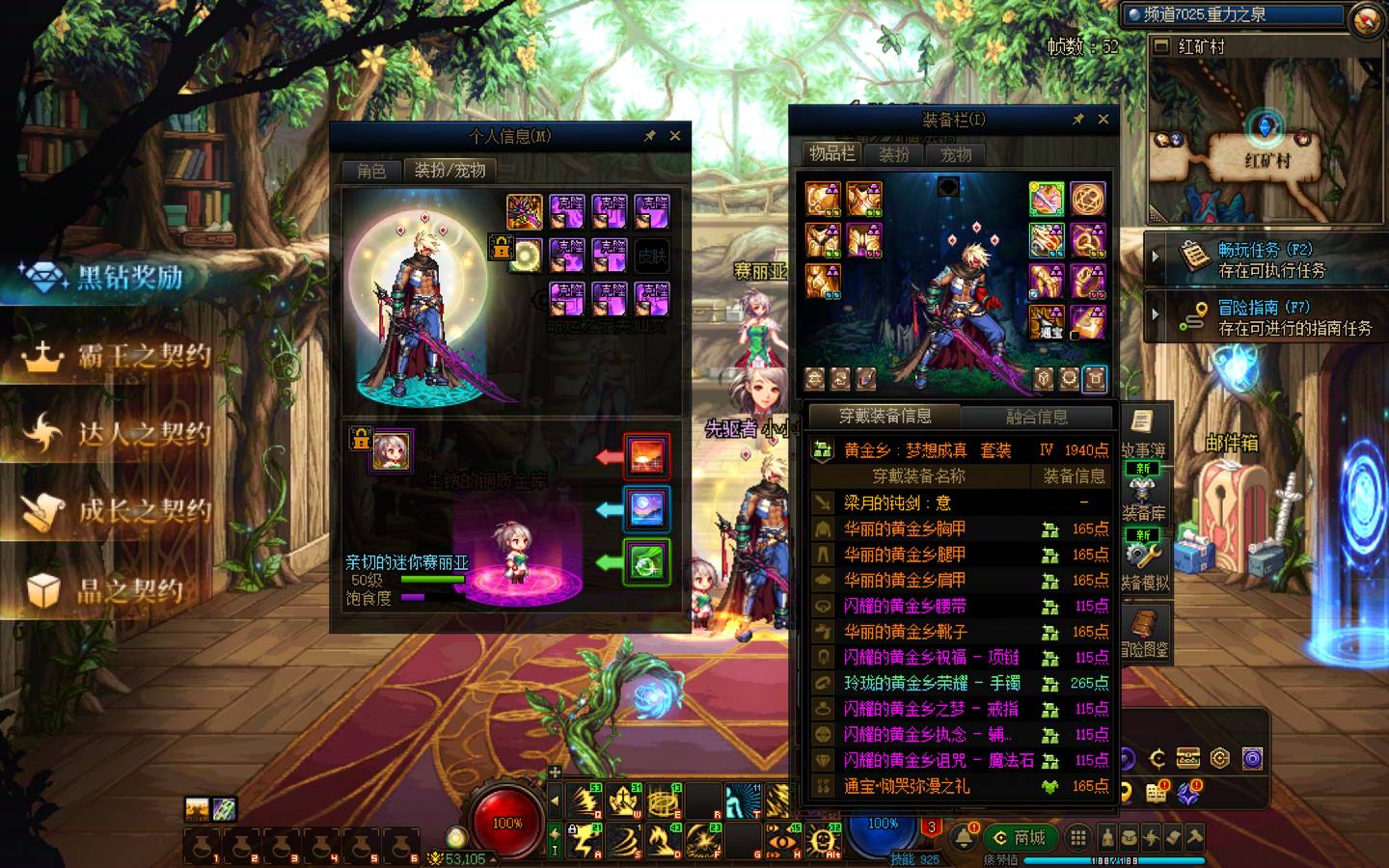
Task: Switch to the 角色 tab
Action: click(x=371, y=171)
